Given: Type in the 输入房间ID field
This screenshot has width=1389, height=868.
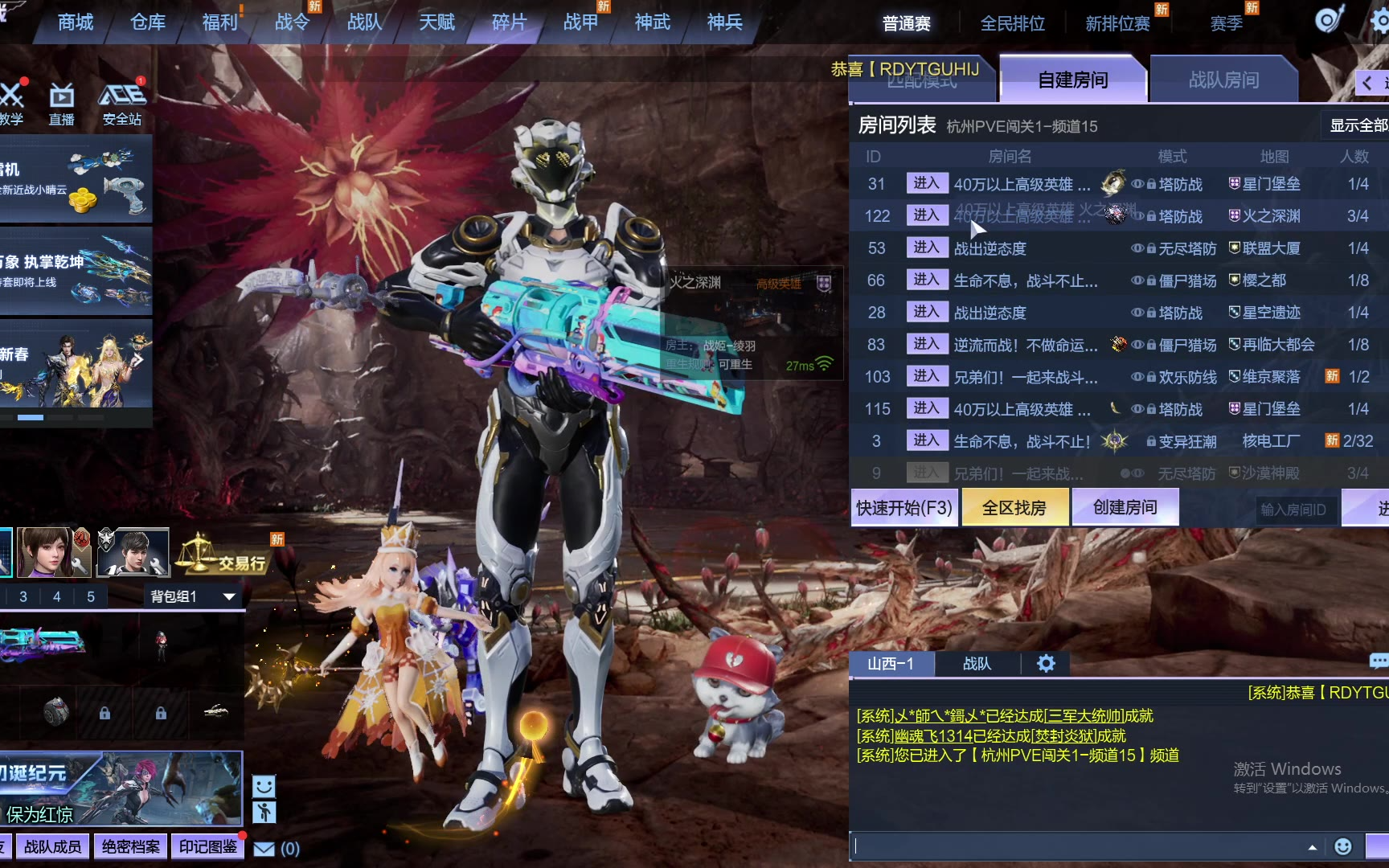Looking at the screenshot, I should (1293, 510).
